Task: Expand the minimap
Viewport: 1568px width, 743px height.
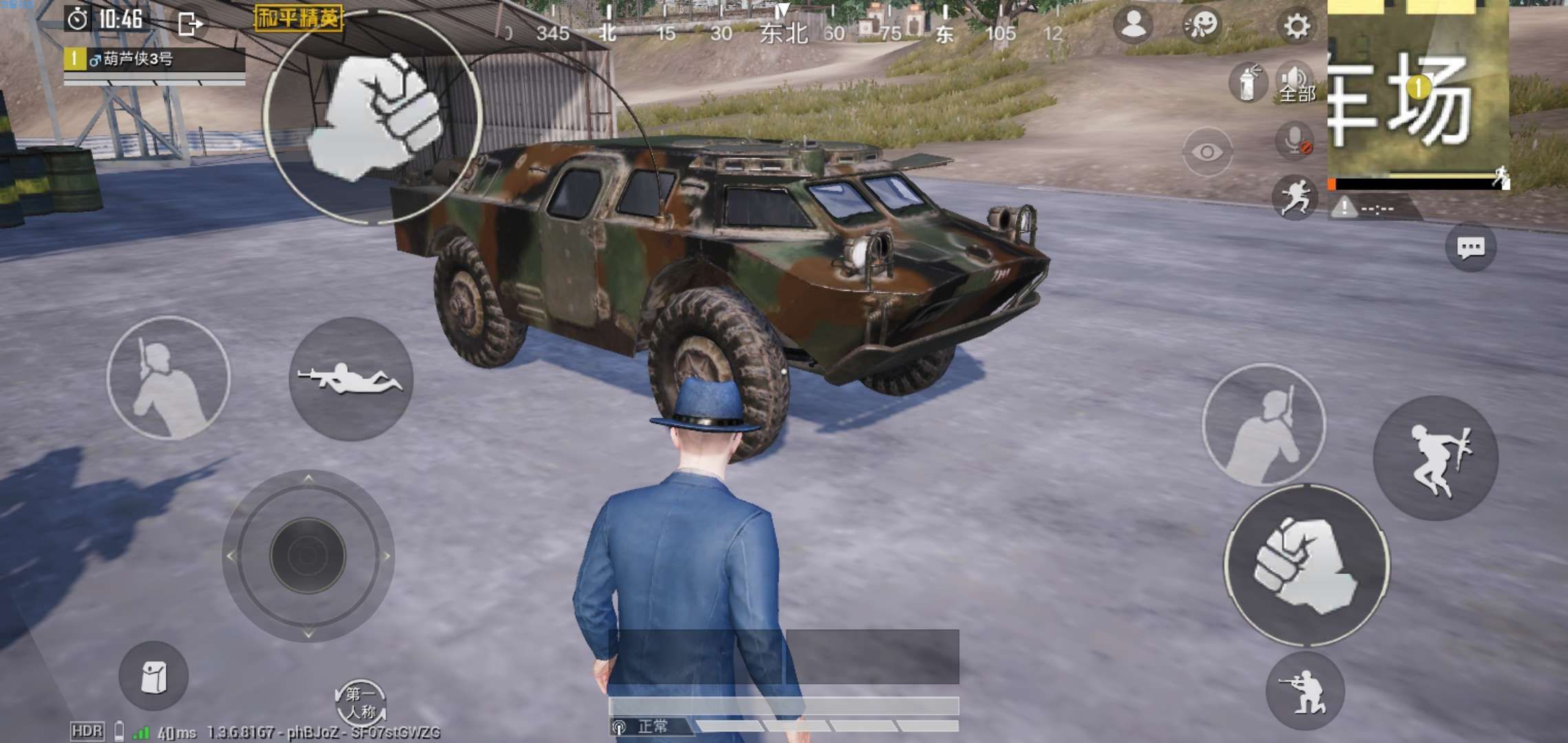Action: pos(1418,89)
